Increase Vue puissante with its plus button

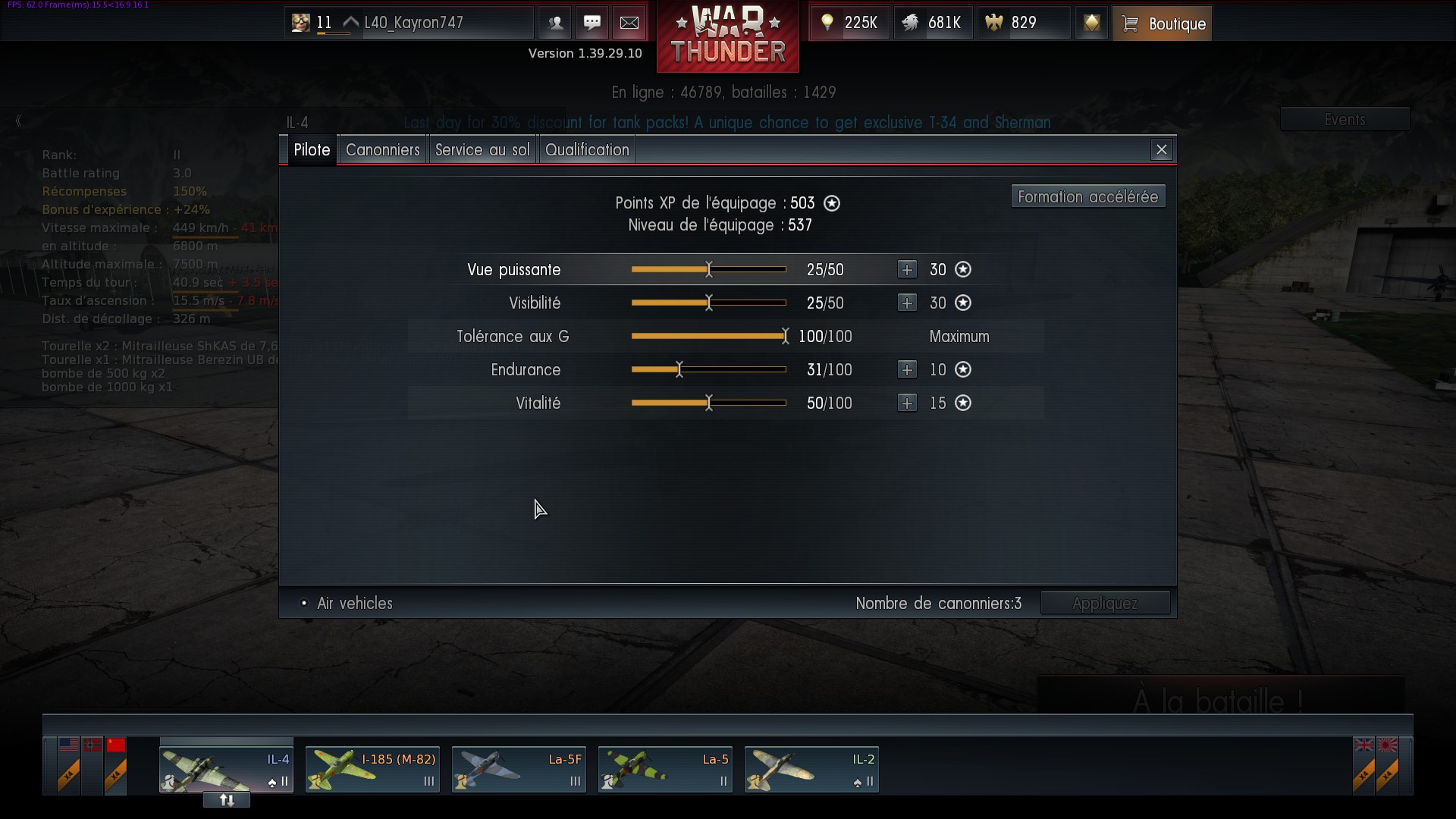(907, 270)
